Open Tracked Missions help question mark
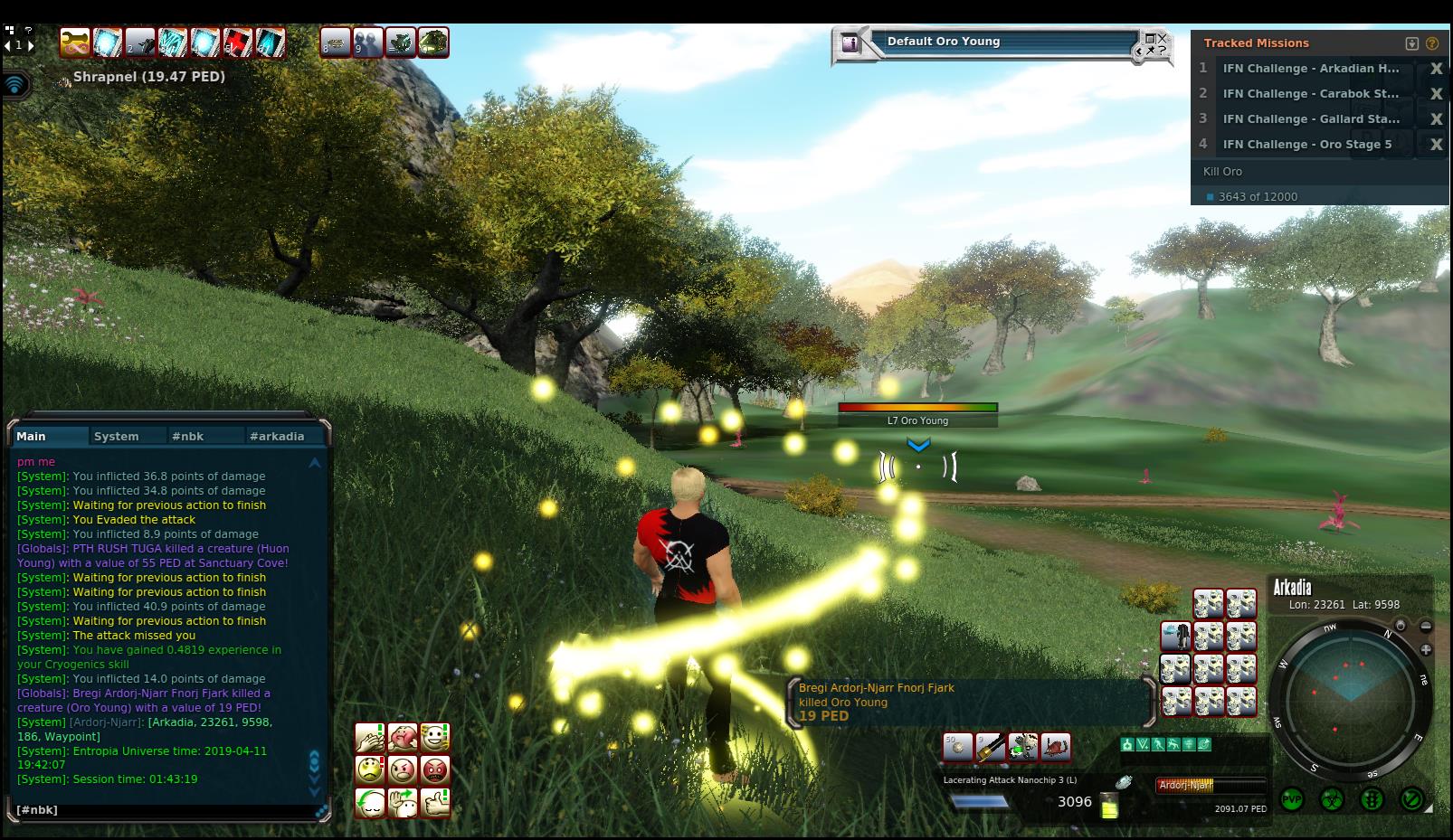The height and width of the screenshot is (840, 1453). [x=1432, y=43]
